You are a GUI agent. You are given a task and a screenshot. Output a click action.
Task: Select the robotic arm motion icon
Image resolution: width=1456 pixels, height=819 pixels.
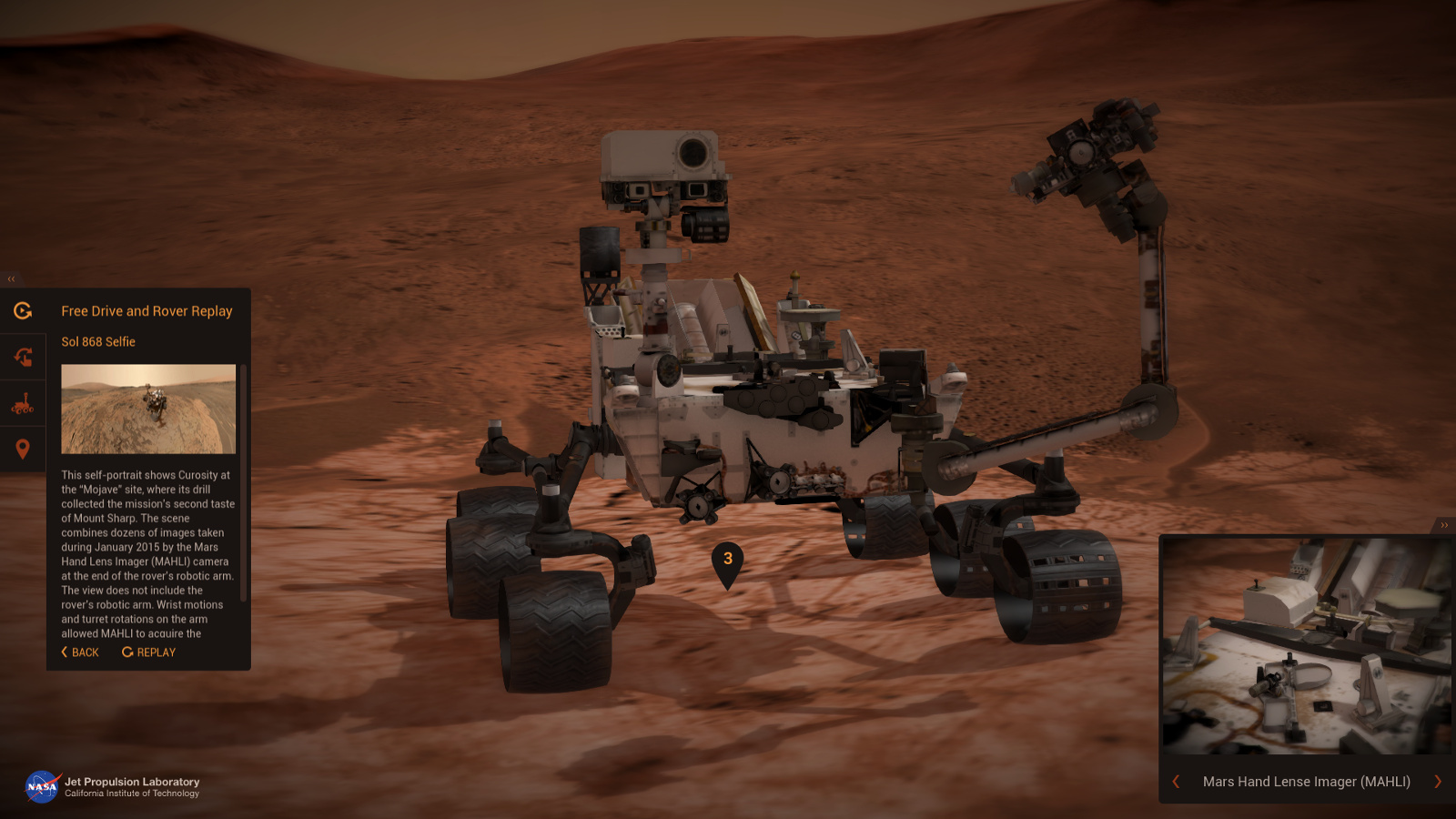click(23, 357)
